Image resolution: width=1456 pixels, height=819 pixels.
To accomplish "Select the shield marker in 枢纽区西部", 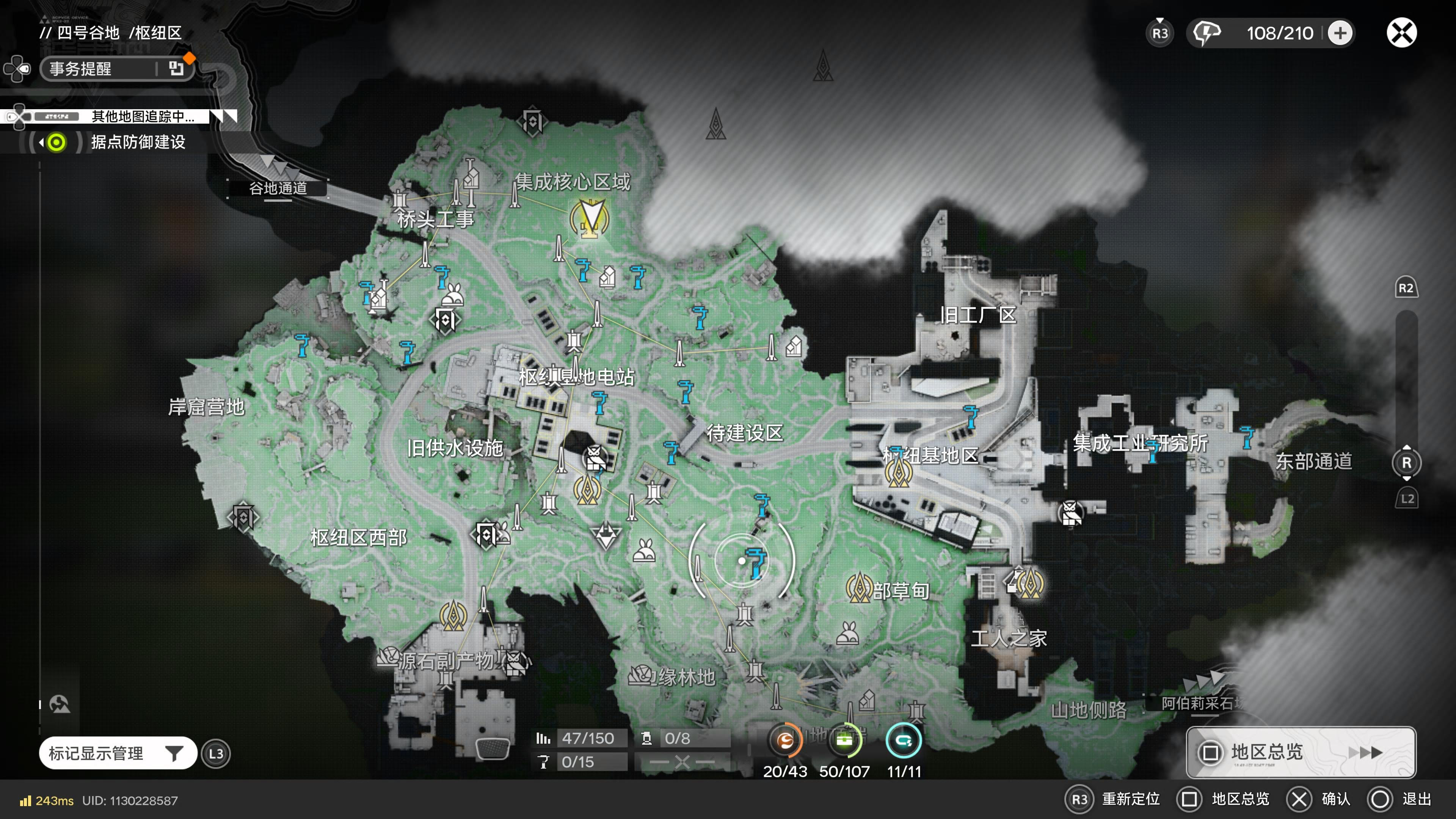I will coord(243,516).
